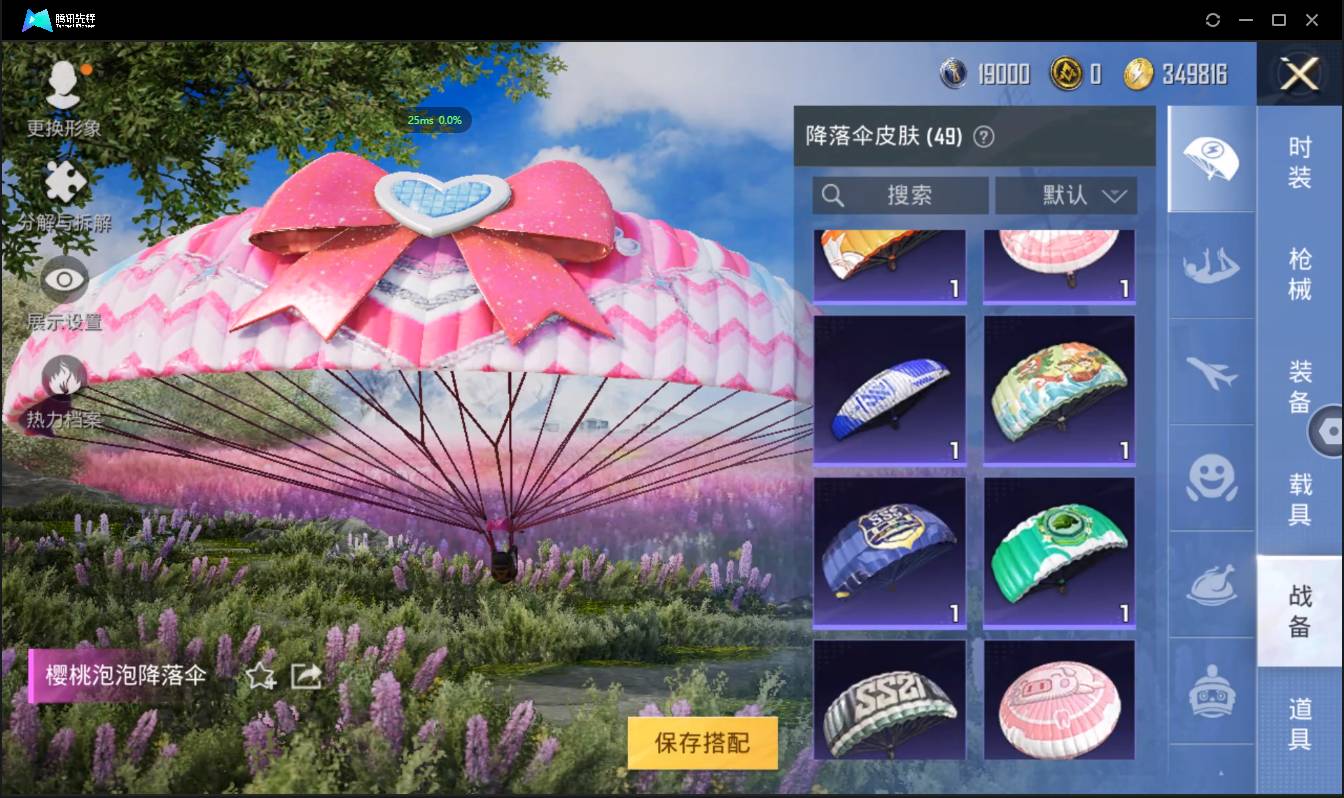Select the airplane finish category icon
Viewport: 1344px width, 798px height.
point(1210,373)
